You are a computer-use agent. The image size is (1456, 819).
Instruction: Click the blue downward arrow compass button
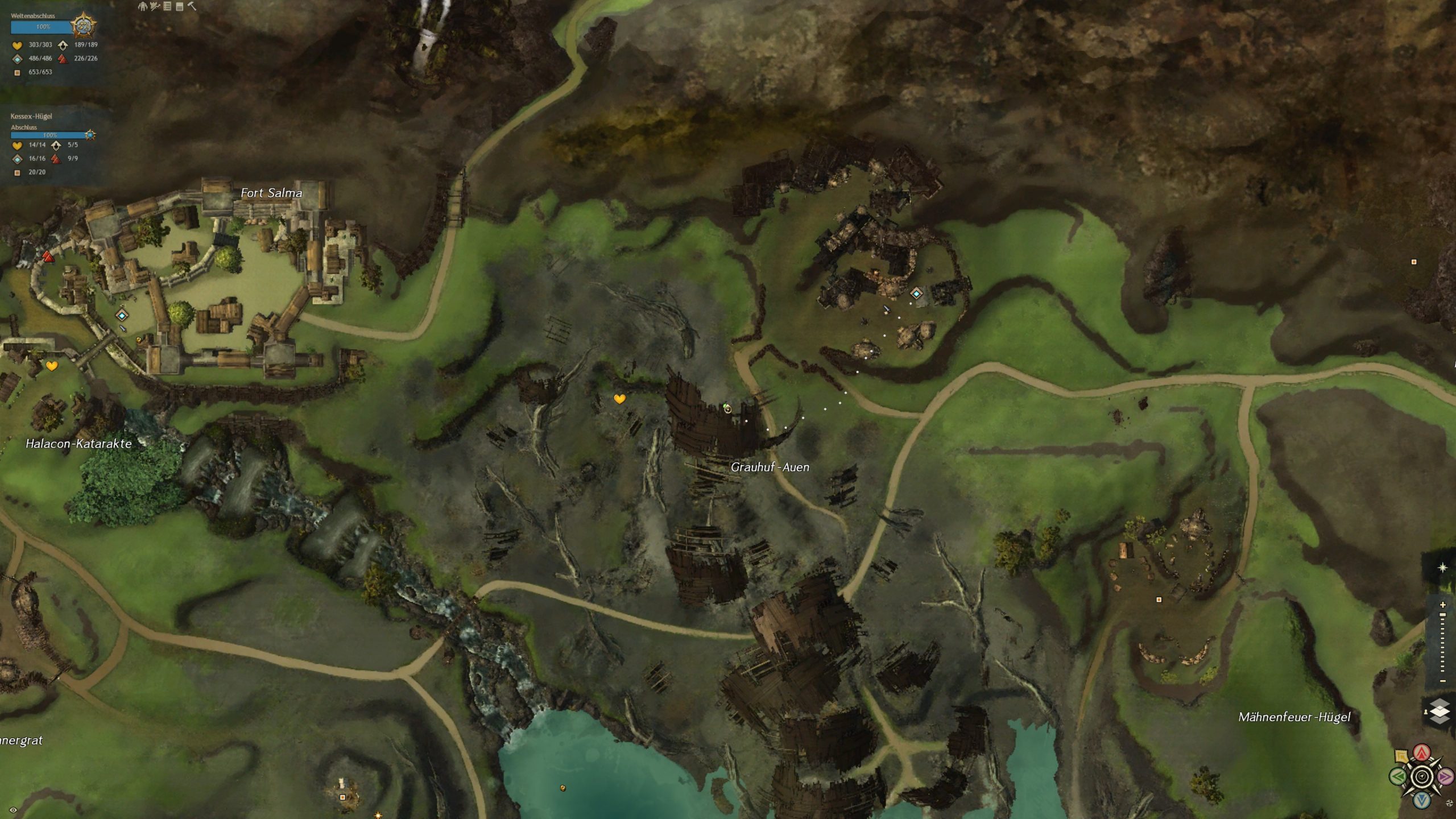pyautogui.click(x=1422, y=800)
